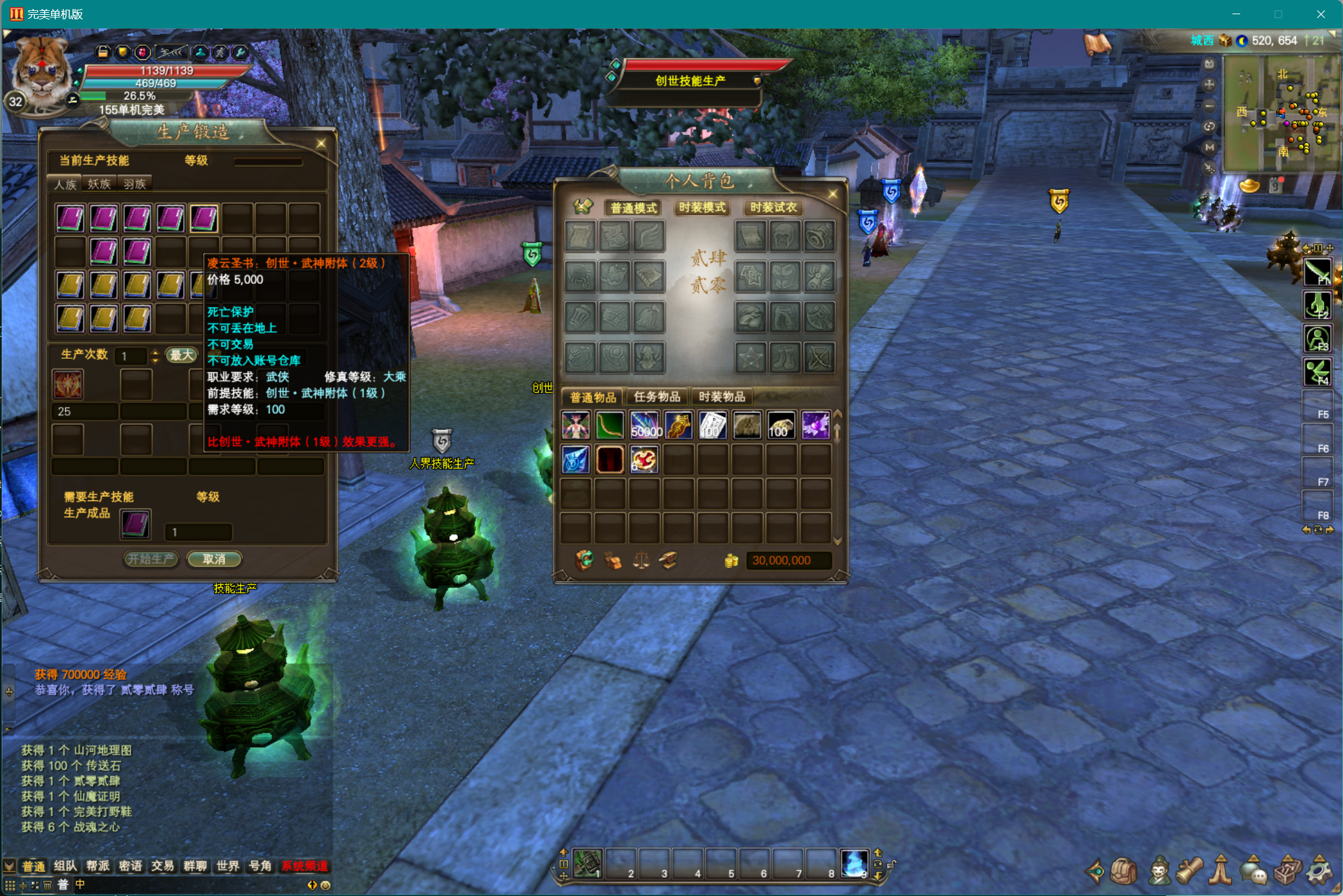The width and height of the screenshot is (1343, 896).
Task: Switch to 时装模式 fashion mode
Action: tap(702, 208)
